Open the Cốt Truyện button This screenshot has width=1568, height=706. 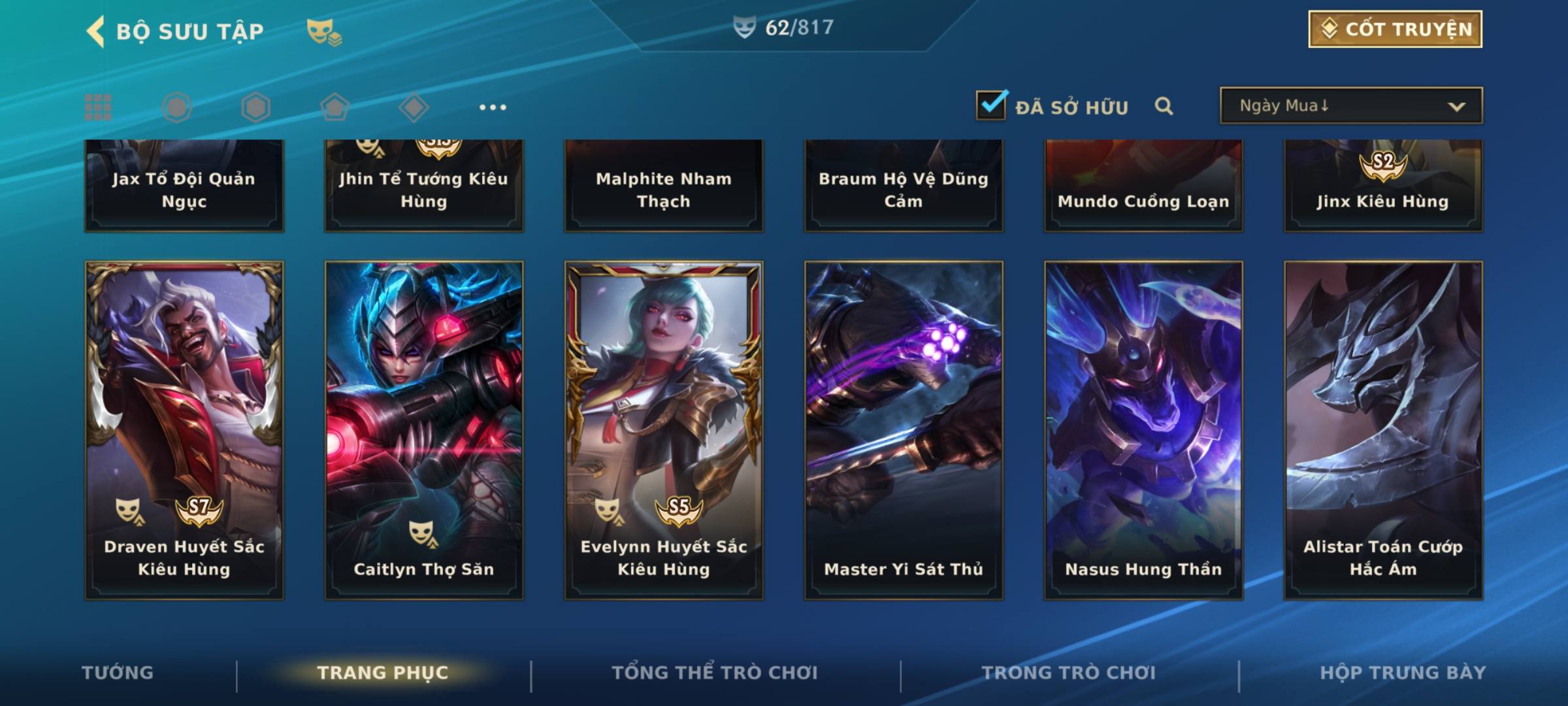pos(1394,29)
